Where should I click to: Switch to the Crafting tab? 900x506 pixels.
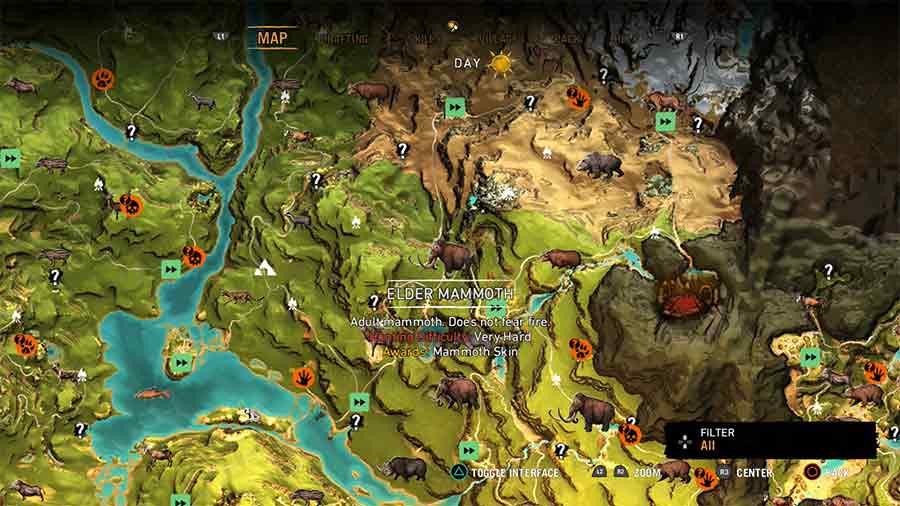[x=342, y=39]
